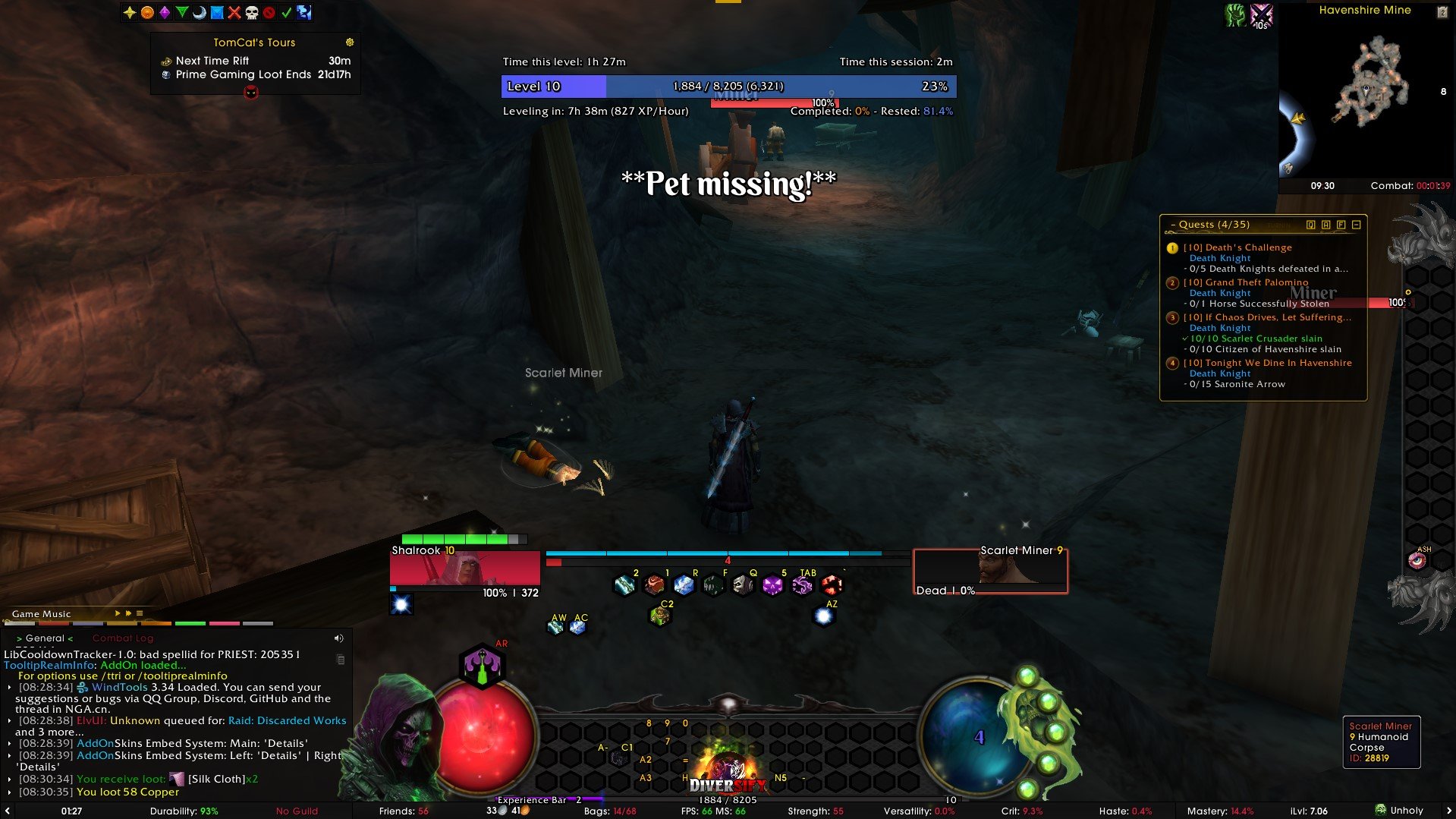
Task: Activate the purple skull ability bound to 5
Action: pyautogui.click(x=772, y=585)
